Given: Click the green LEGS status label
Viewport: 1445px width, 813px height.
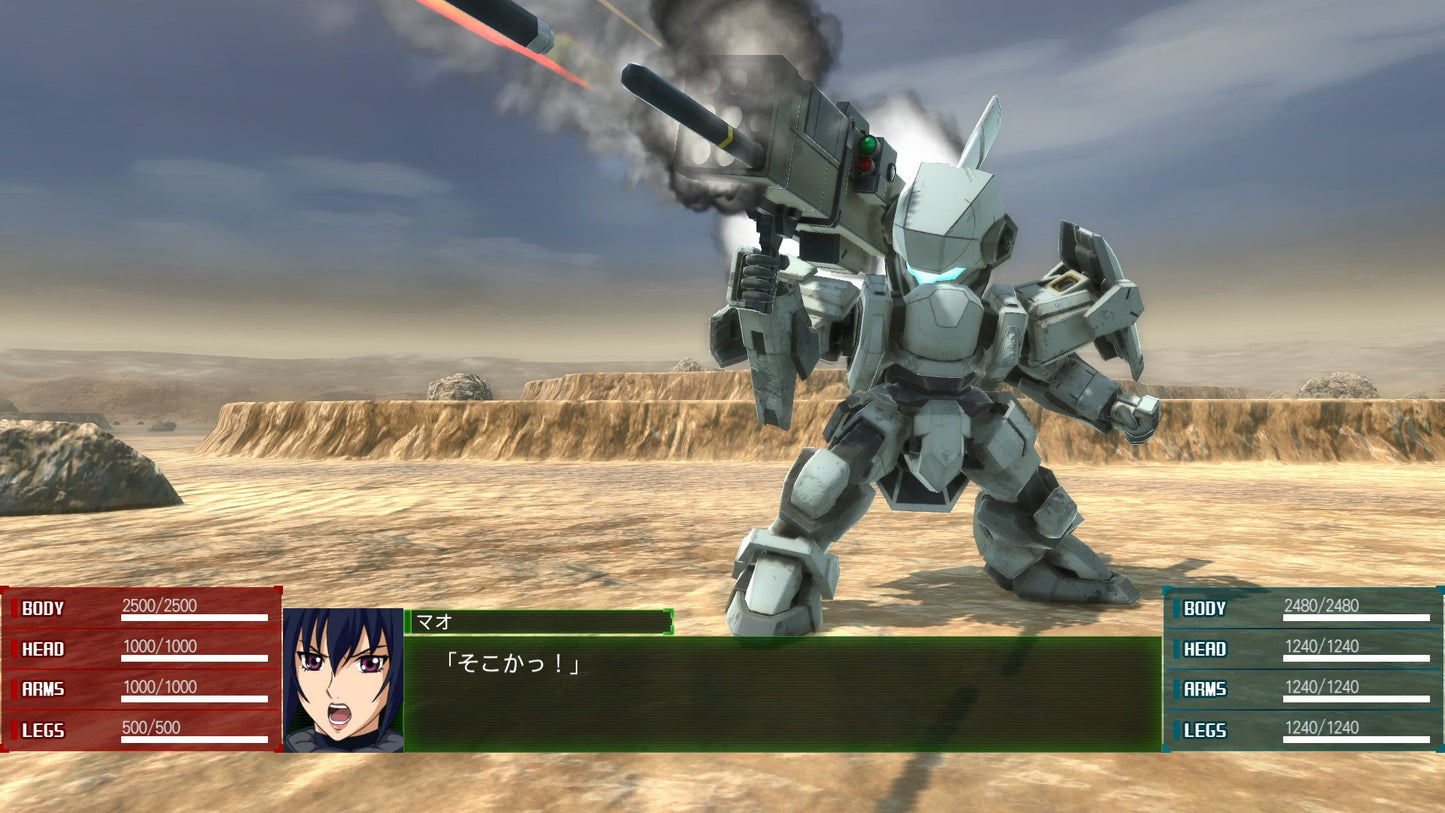Looking at the screenshot, I should pyautogui.click(x=1203, y=730).
